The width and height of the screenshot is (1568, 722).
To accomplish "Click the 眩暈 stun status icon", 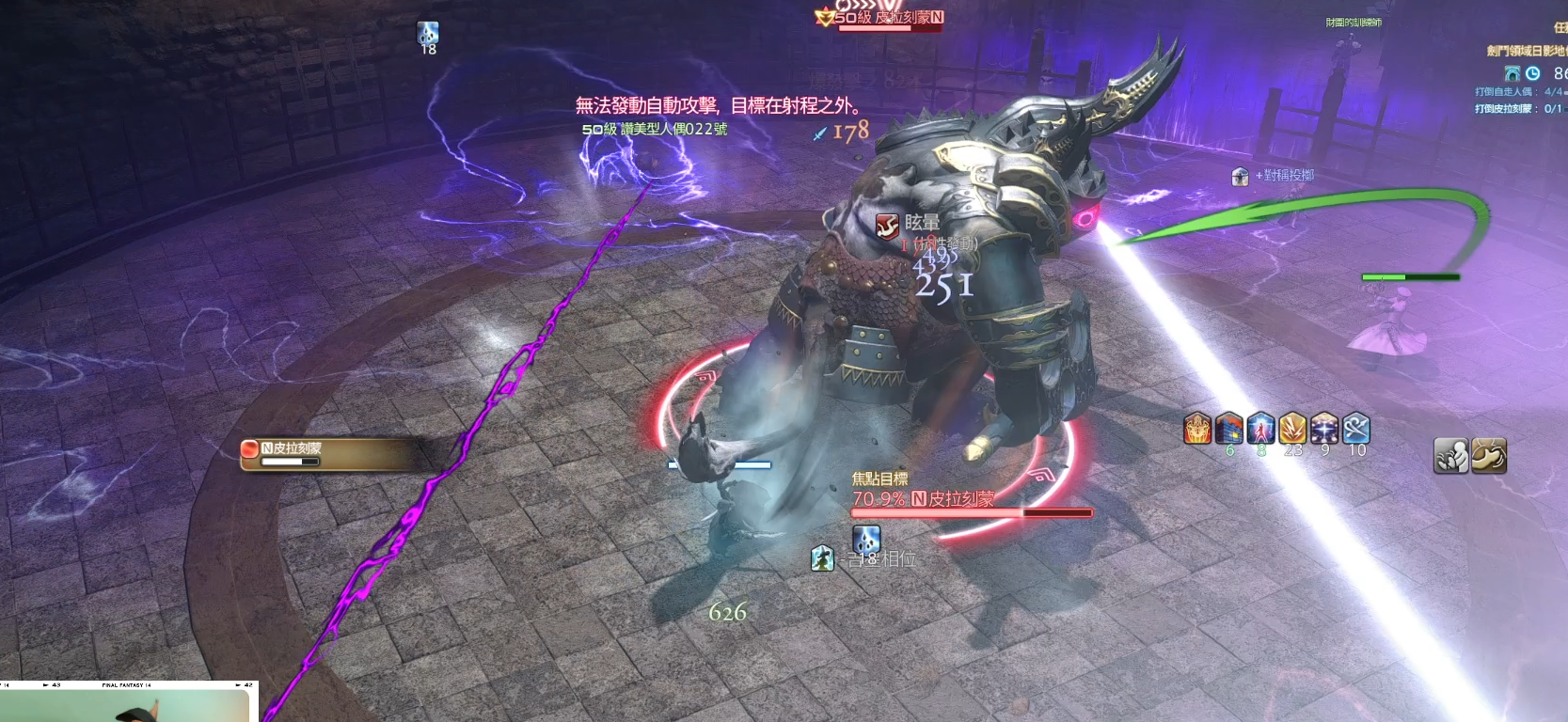I will tap(887, 226).
